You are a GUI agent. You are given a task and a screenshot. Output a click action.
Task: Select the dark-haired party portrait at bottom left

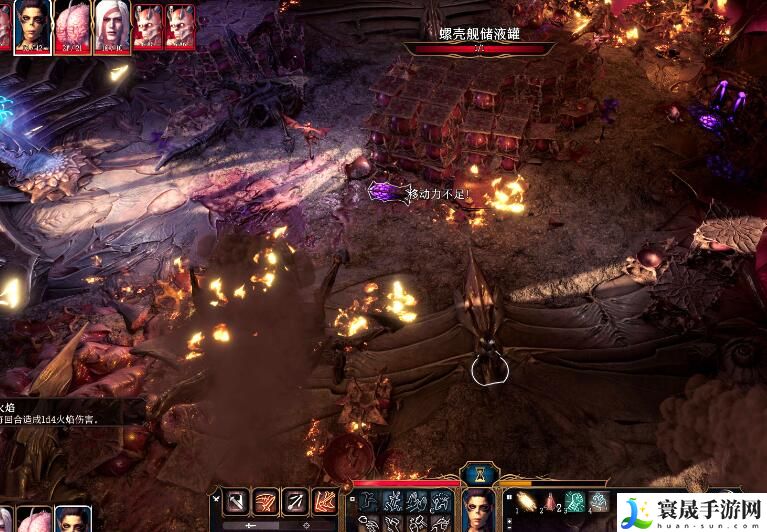(x=72, y=518)
